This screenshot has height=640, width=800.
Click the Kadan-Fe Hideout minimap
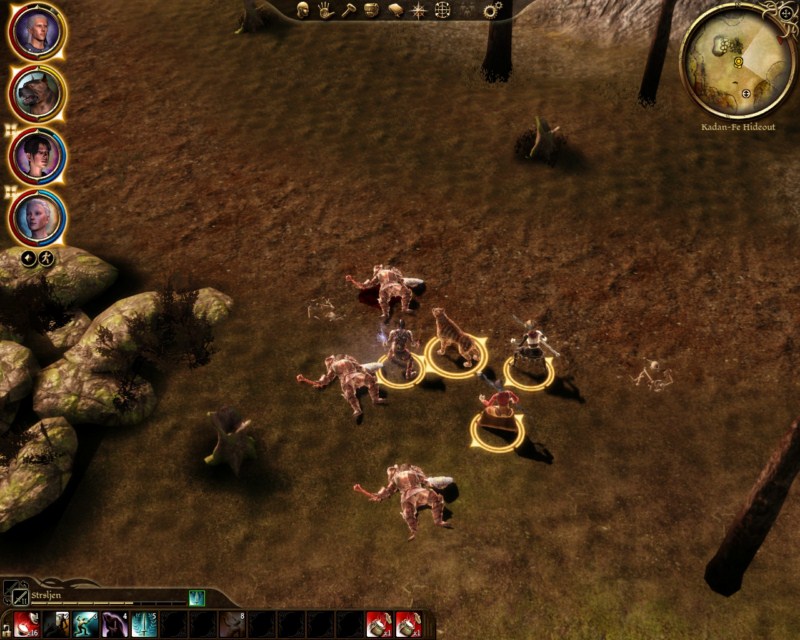click(x=737, y=60)
